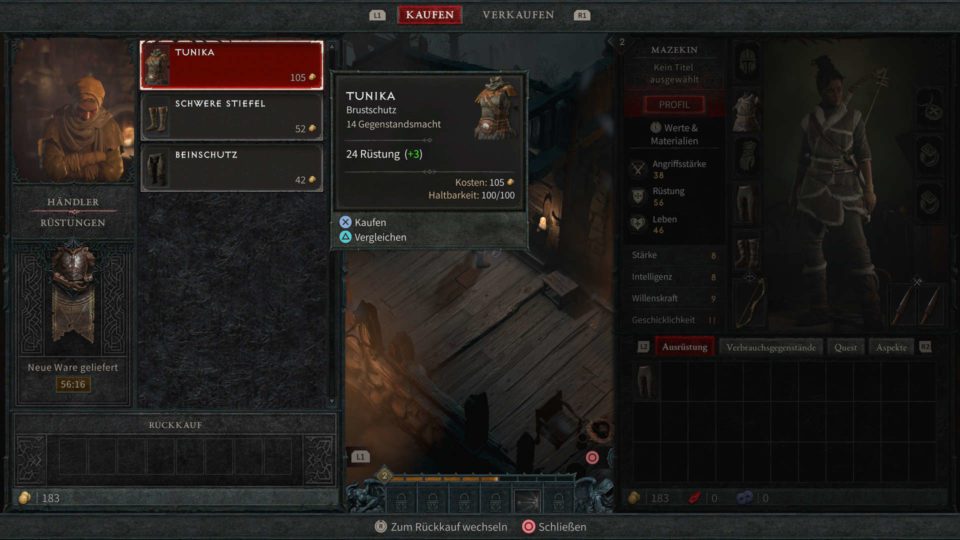
Task: Select the Tunika item in the shop list
Action: (231, 65)
